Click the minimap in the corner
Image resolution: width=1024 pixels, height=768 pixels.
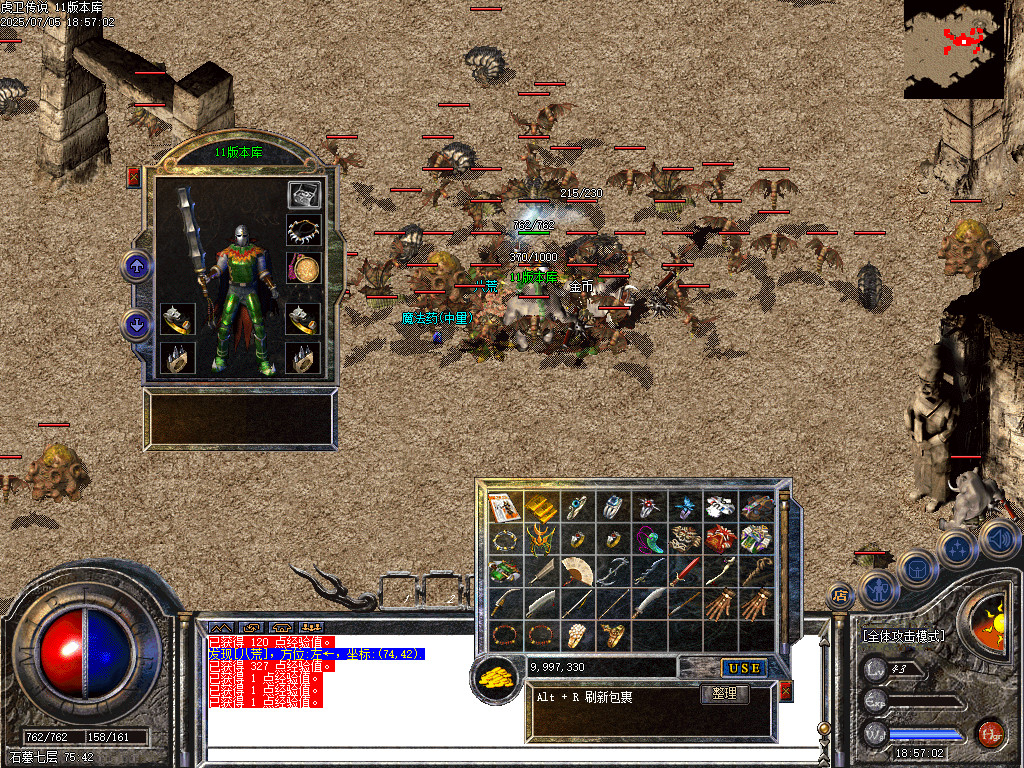click(x=954, y=49)
